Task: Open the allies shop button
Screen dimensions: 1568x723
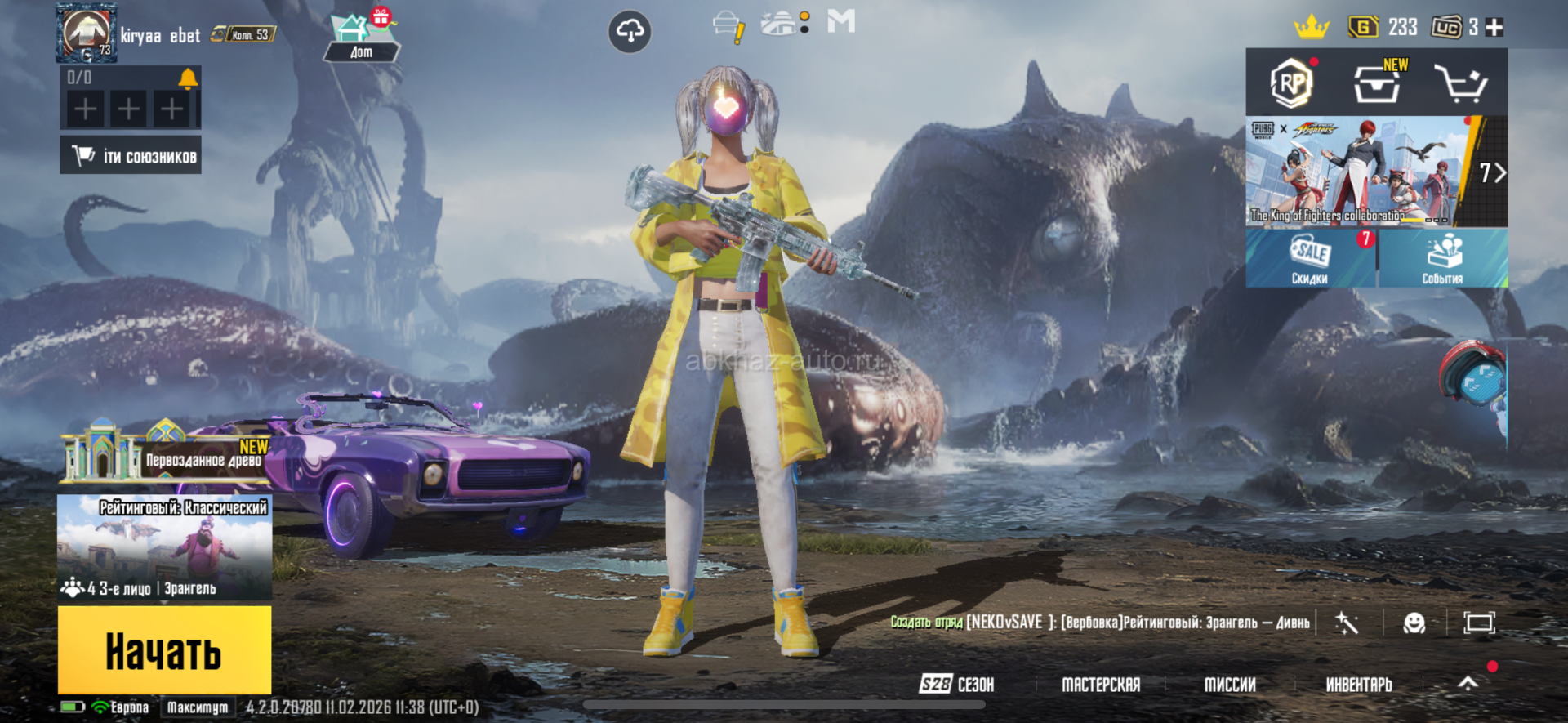Action: pyautogui.click(x=131, y=155)
